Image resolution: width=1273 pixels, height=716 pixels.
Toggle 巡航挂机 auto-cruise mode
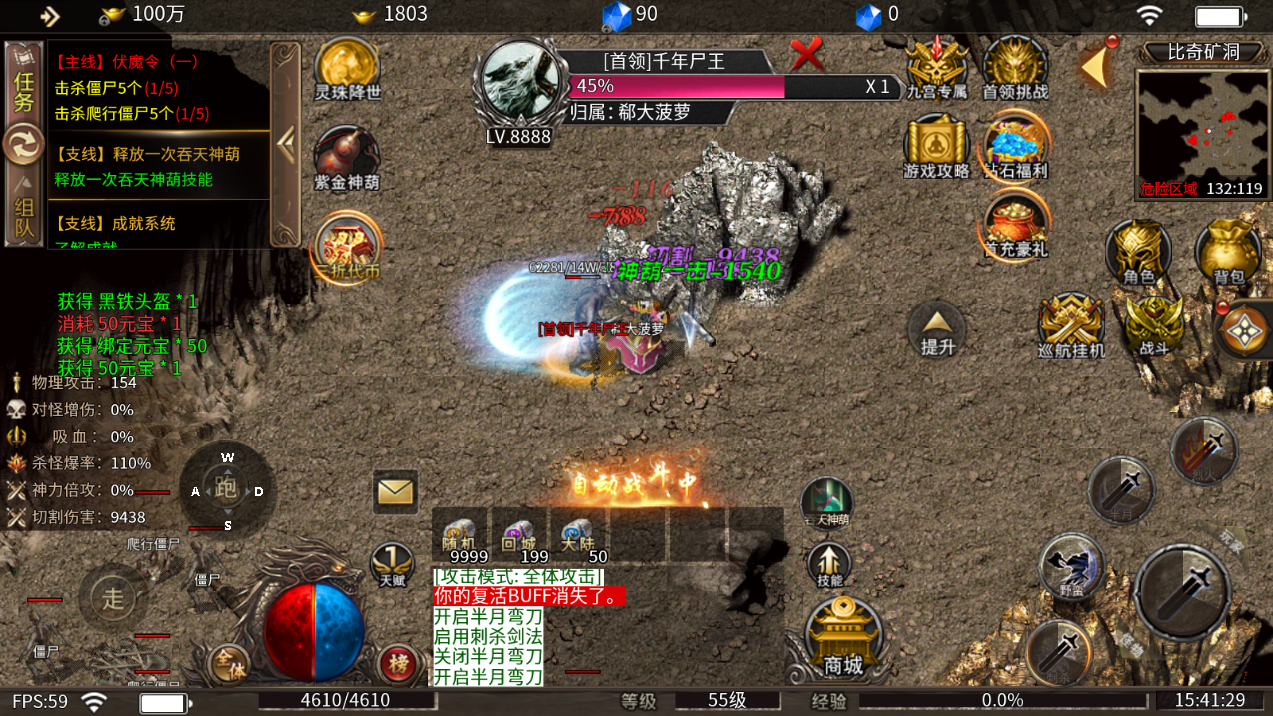click(x=1071, y=326)
